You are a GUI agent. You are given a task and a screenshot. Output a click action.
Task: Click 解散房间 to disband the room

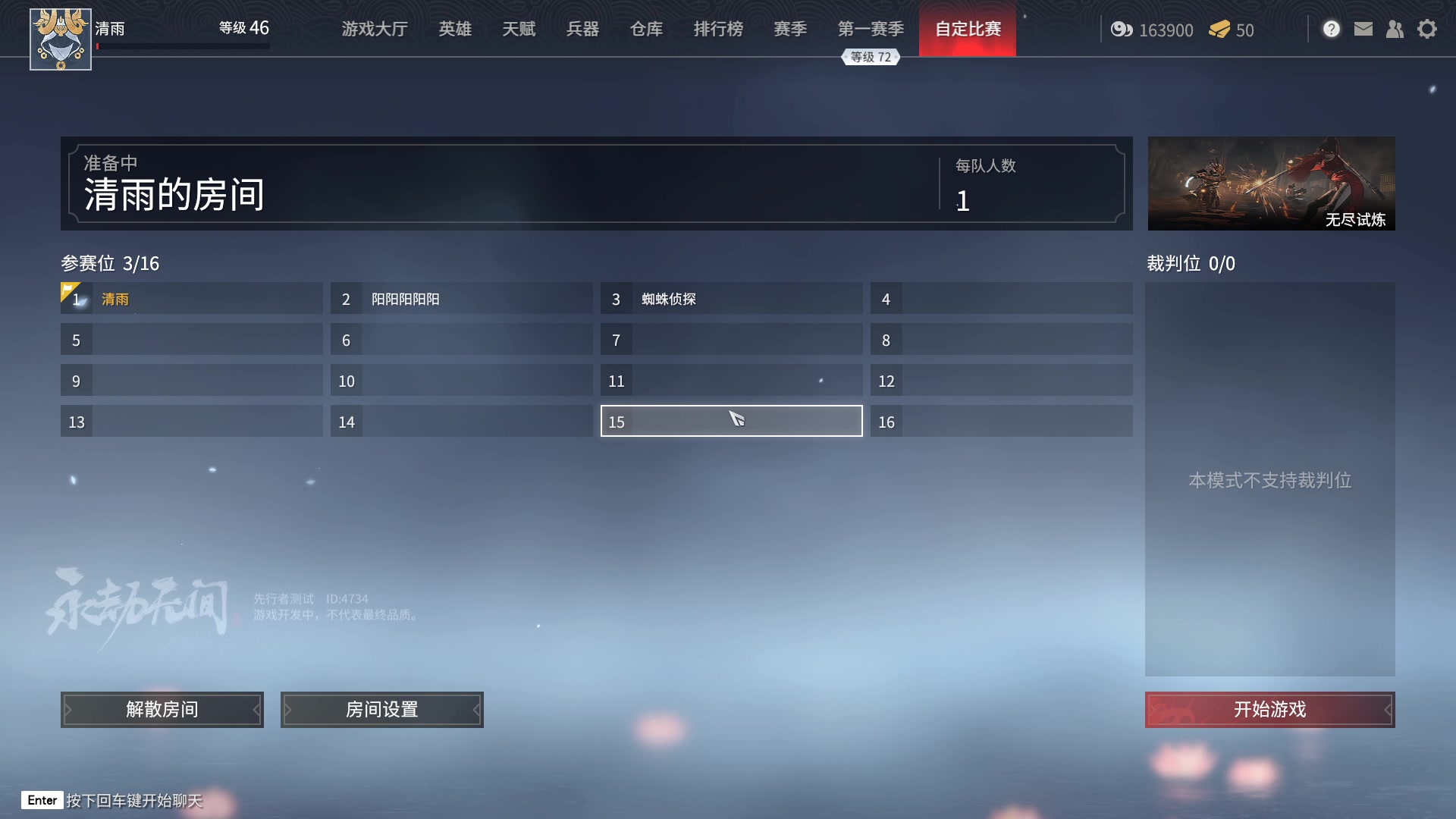coord(162,710)
